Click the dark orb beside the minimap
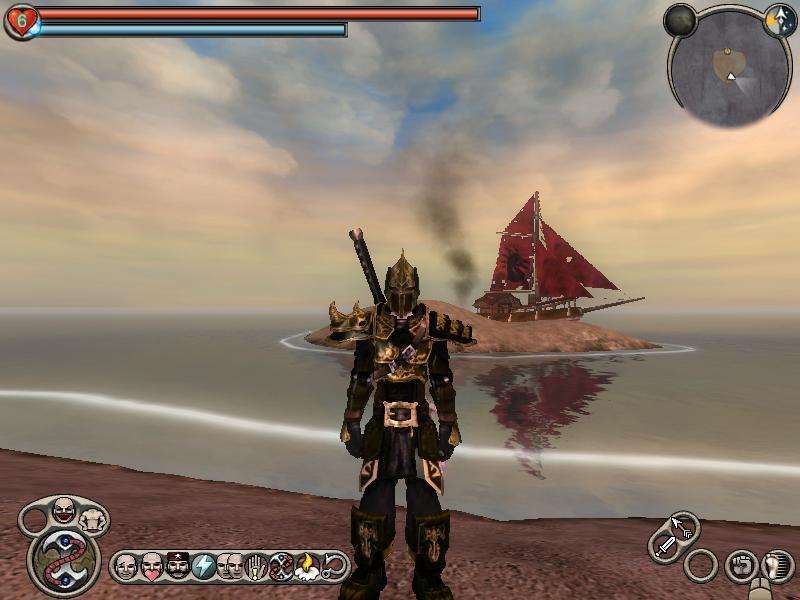The image size is (800, 600). tap(680, 20)
